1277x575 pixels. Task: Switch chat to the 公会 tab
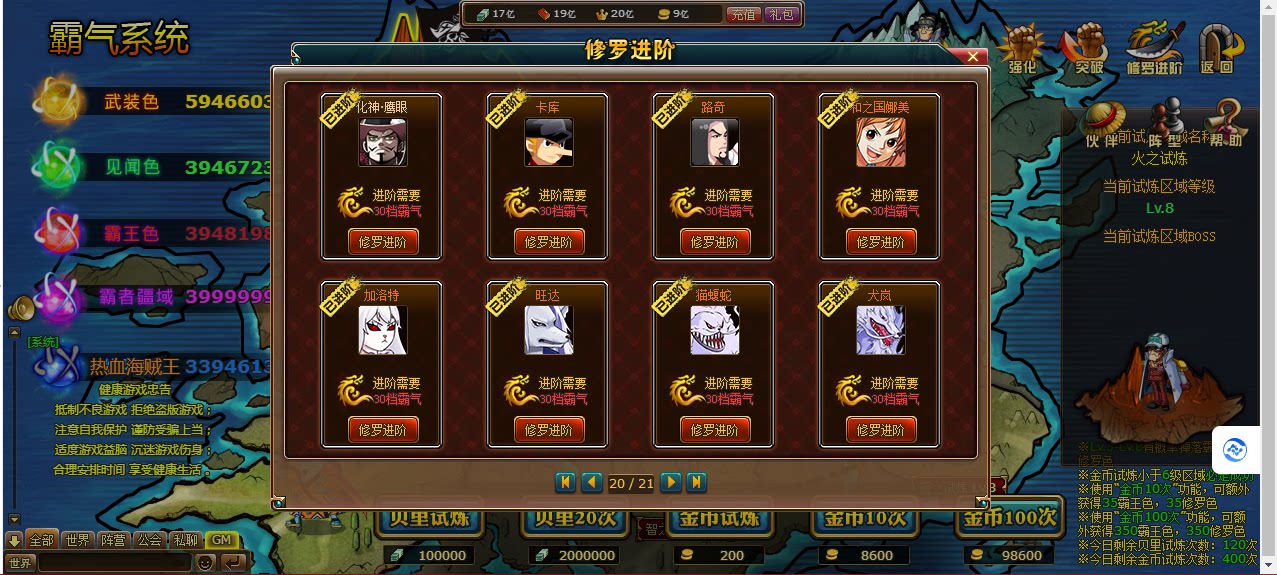[149, 540]
